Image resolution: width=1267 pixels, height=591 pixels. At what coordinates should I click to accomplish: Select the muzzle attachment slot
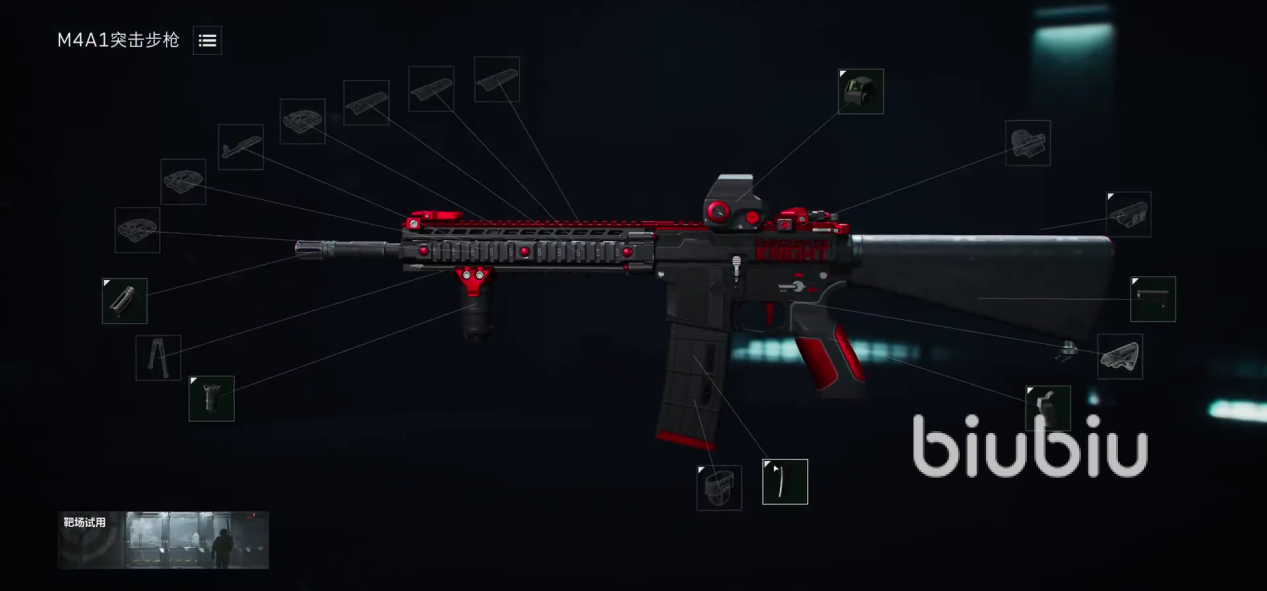(x=125, y=301)
